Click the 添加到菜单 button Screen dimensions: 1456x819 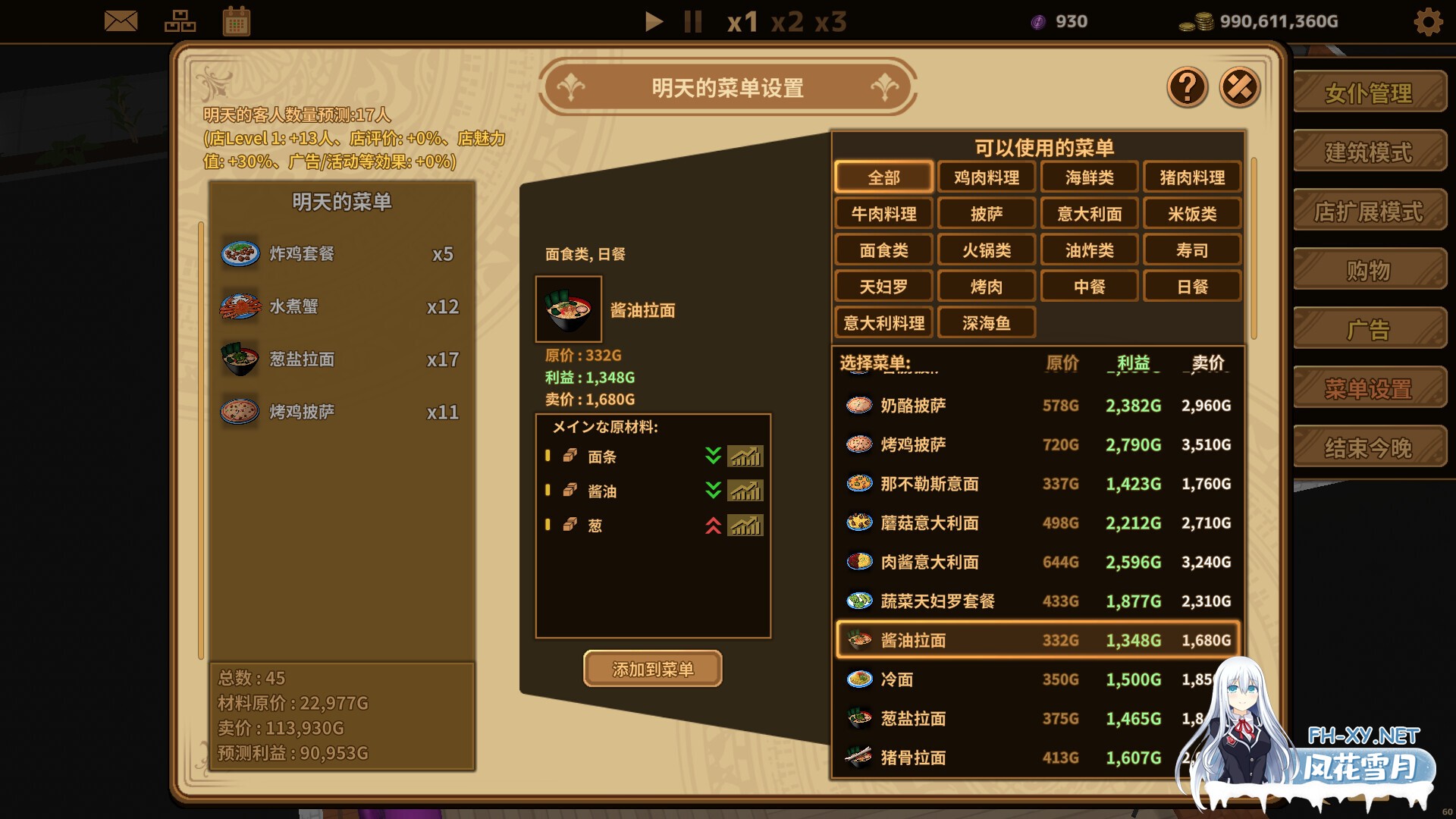651,670
